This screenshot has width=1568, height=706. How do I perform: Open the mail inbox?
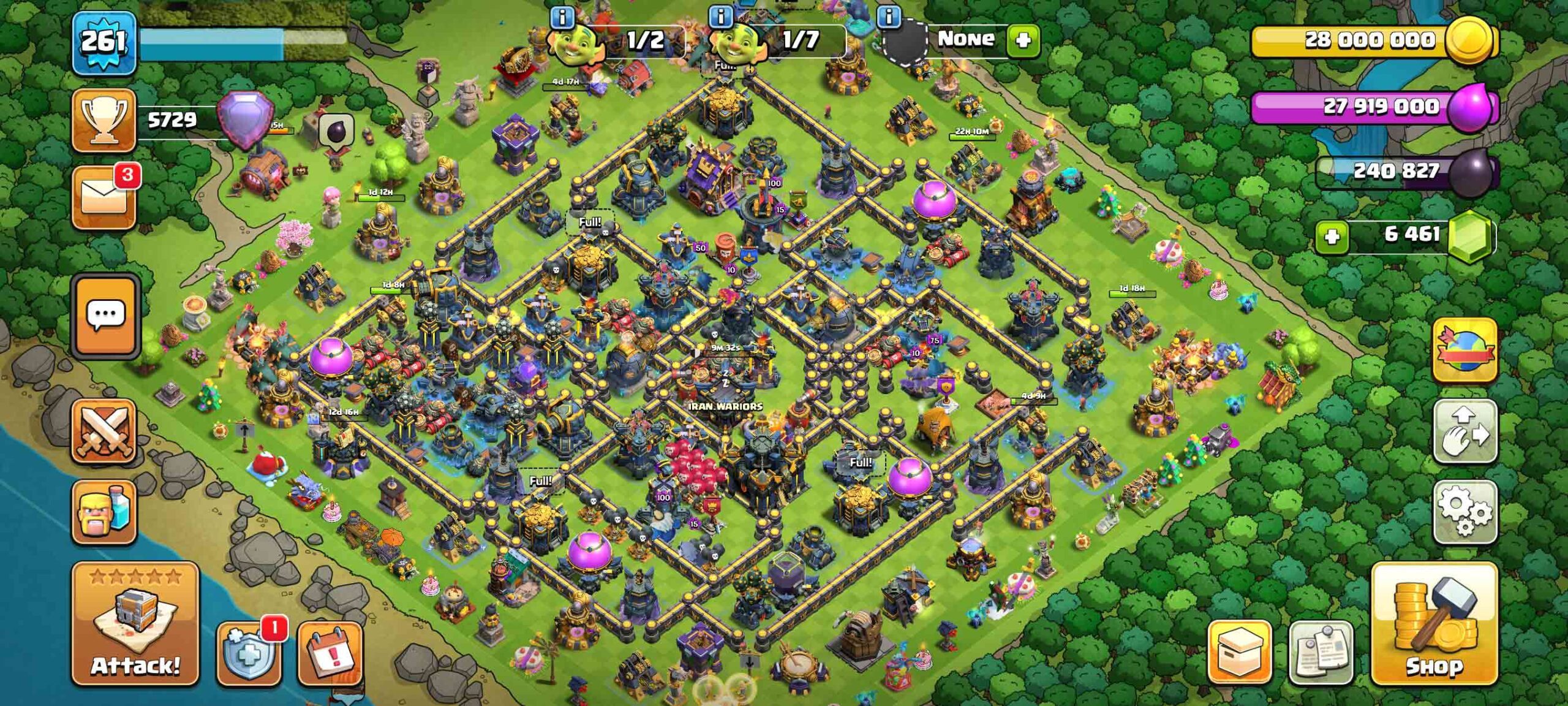104,197
